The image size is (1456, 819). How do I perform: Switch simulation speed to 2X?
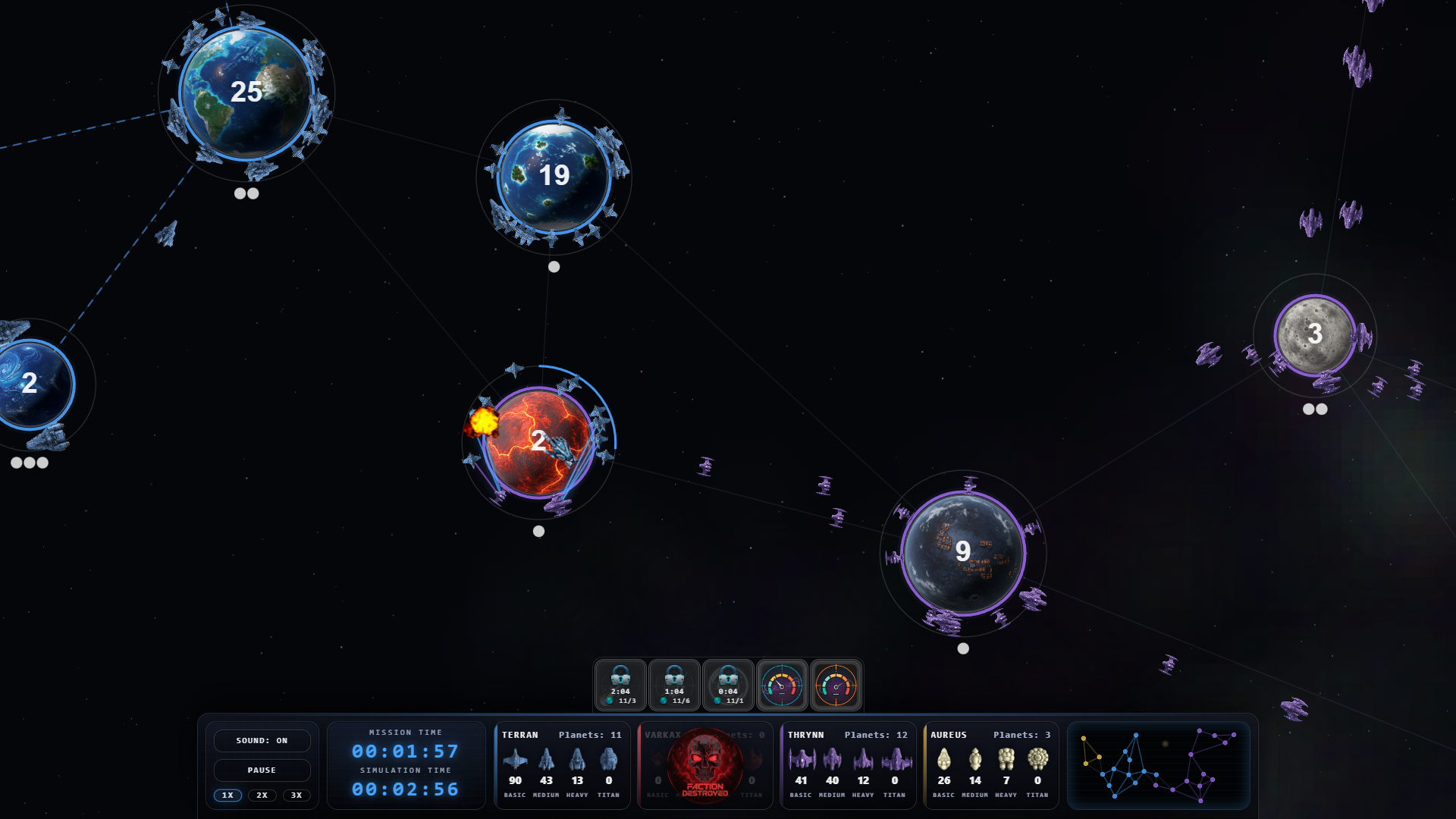coord(262,795)
